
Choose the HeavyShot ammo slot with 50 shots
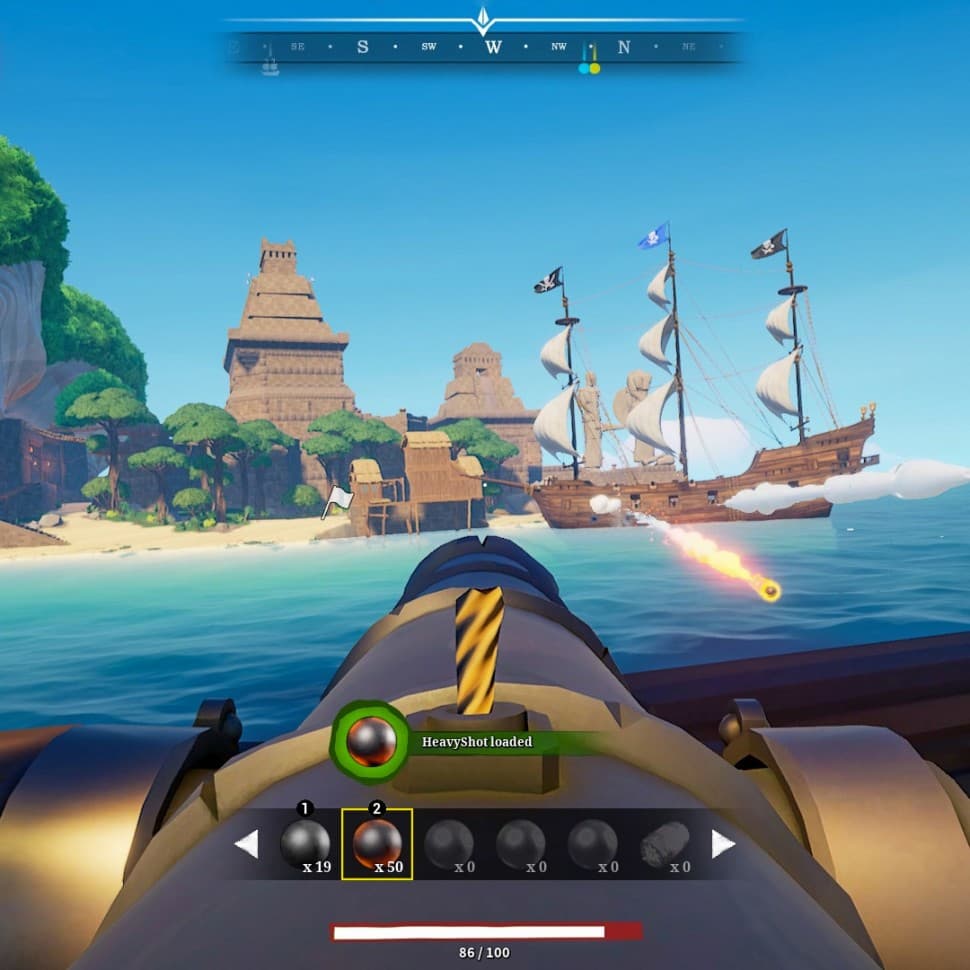pyautogui.click(x=377, y=845)
